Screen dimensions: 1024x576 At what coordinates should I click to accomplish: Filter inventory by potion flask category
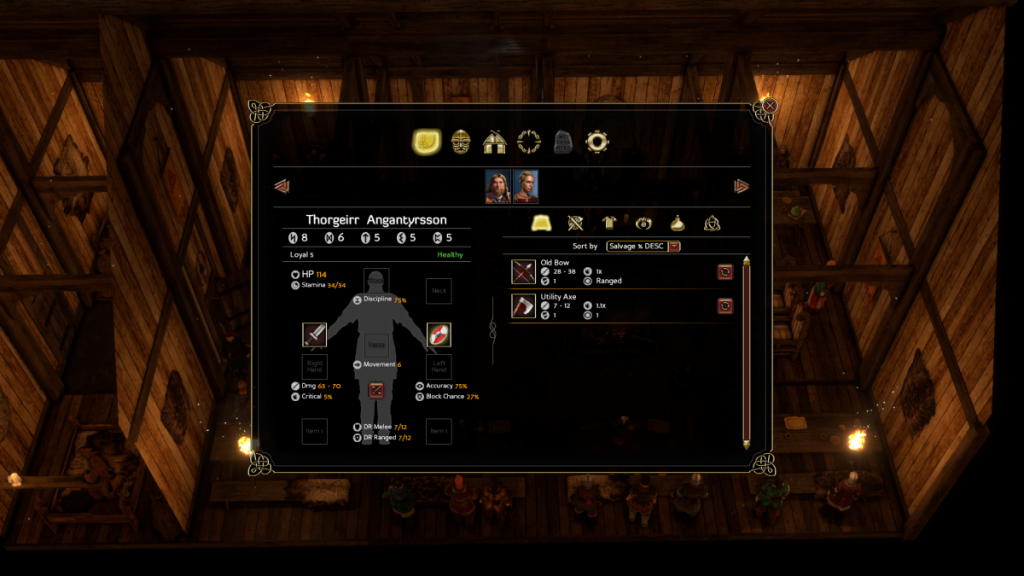tap(677, 223)
